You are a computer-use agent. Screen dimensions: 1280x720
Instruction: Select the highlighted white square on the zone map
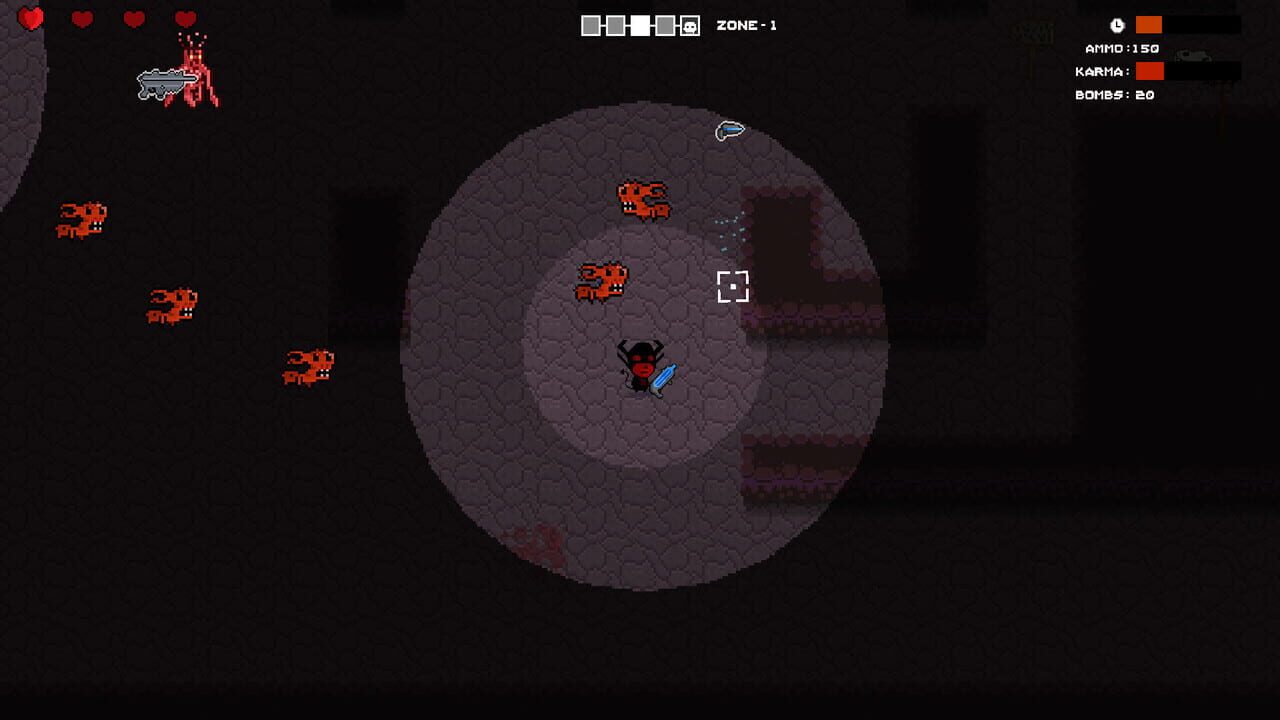[640, 26]
